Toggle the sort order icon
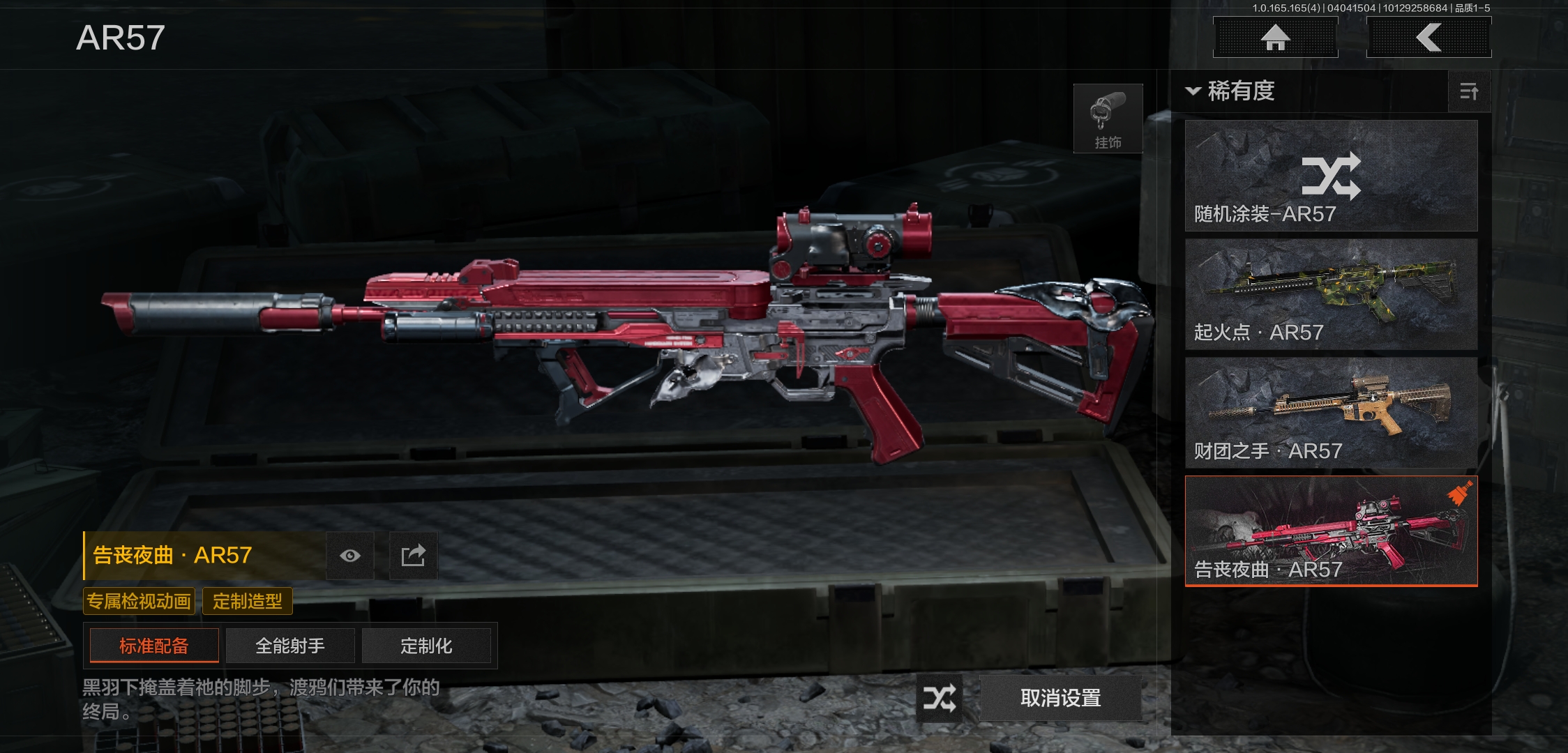This screenshot has width=1568, height=753. pyautogui.click(x=1469, y=91)
